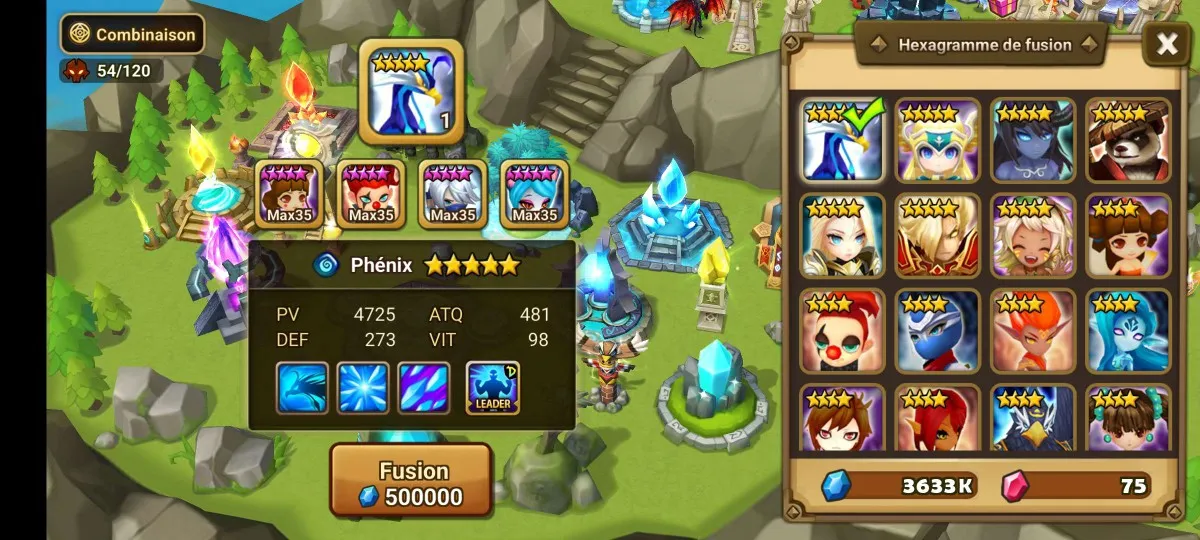Select the blue masked ninja portrait

(x=937, y=330)
